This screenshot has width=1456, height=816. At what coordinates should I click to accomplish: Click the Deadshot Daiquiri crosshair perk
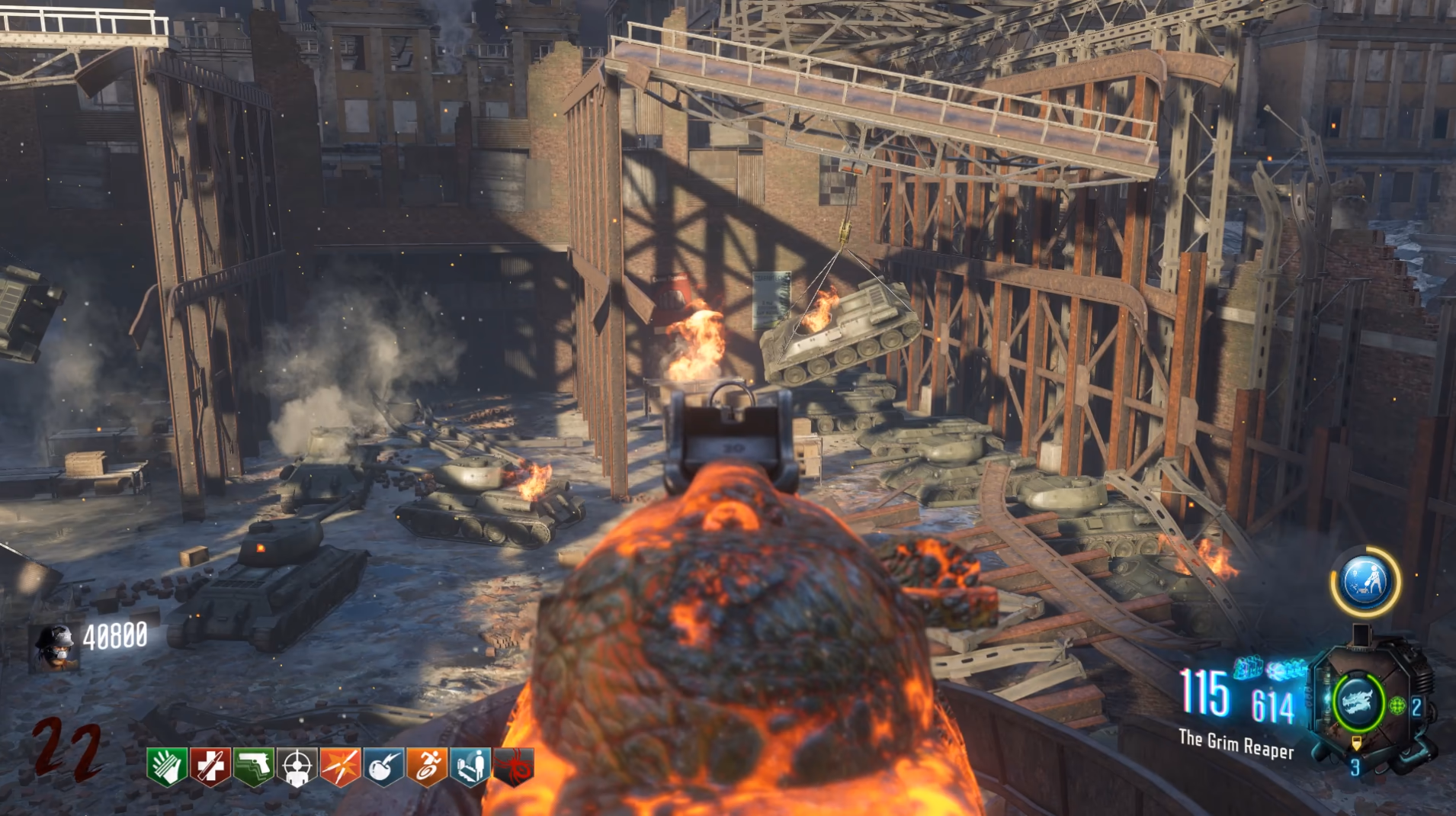297,766
